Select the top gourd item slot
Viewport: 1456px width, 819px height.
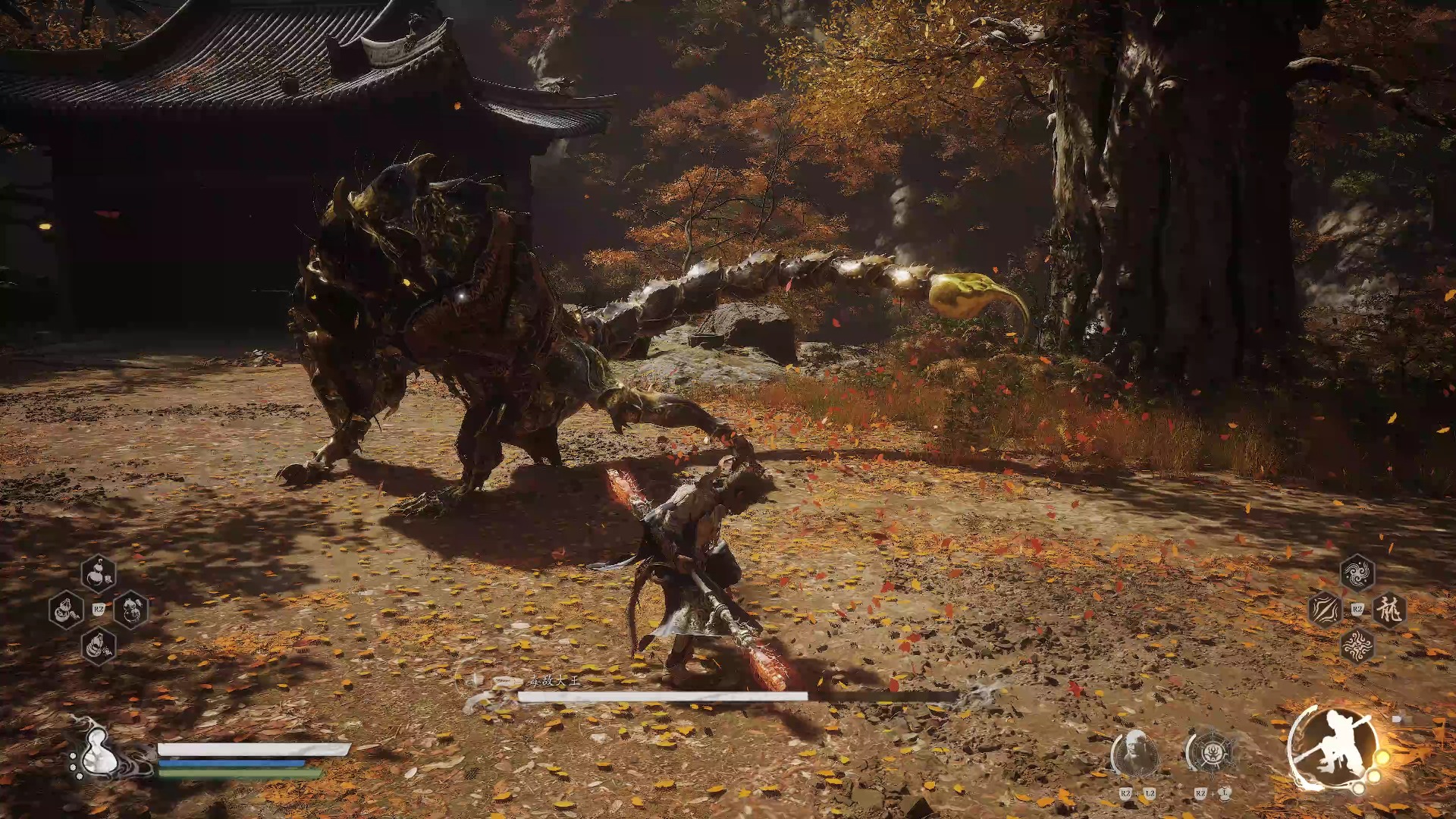(99, 574)
